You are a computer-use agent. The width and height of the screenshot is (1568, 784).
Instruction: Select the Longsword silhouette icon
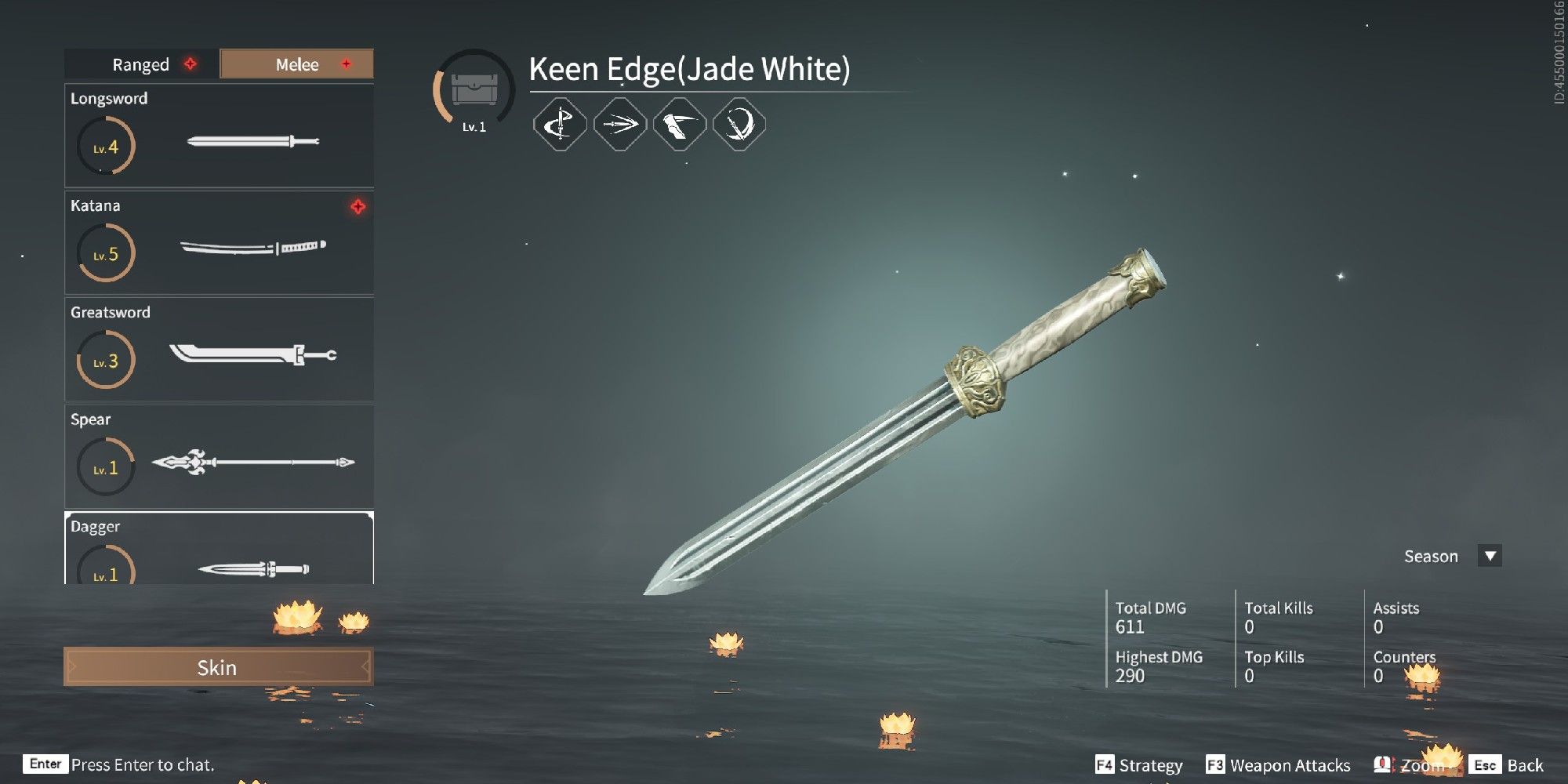(x=252, y=143)
